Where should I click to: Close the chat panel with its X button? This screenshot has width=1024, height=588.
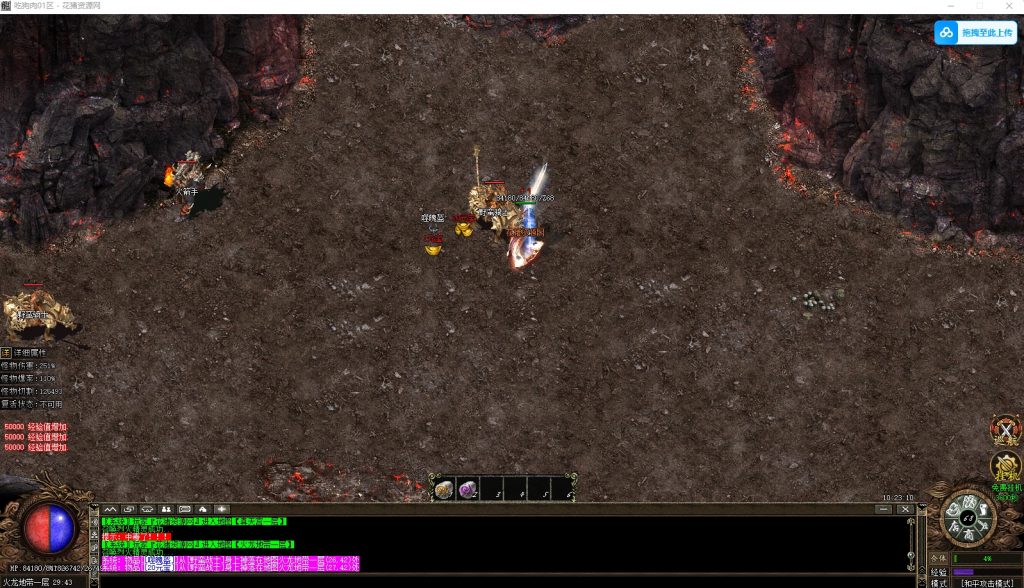(905, 509)
